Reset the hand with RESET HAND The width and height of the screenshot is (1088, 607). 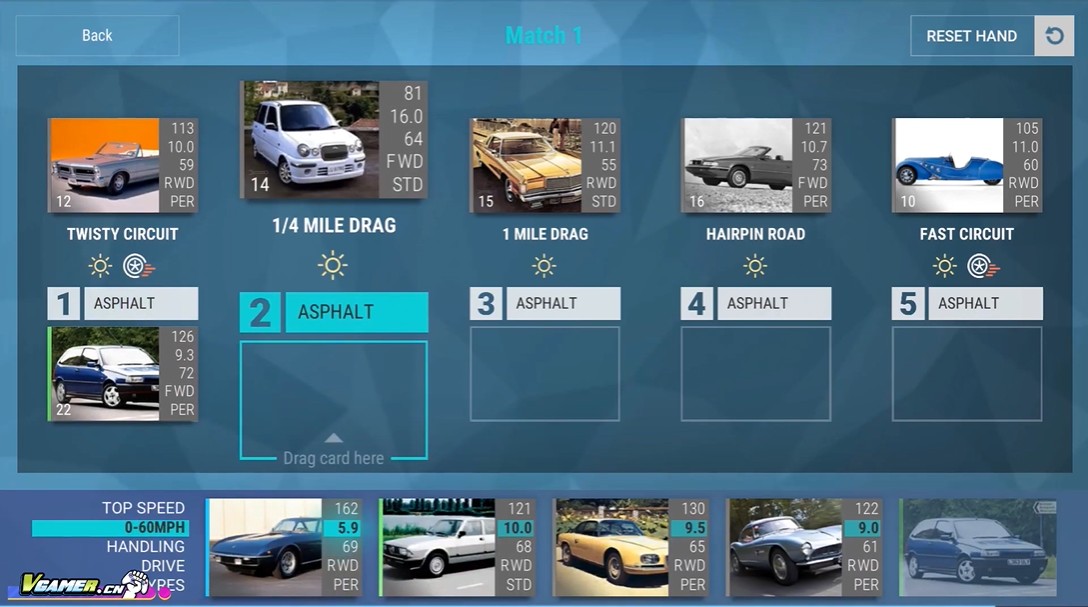pos(971,36)
